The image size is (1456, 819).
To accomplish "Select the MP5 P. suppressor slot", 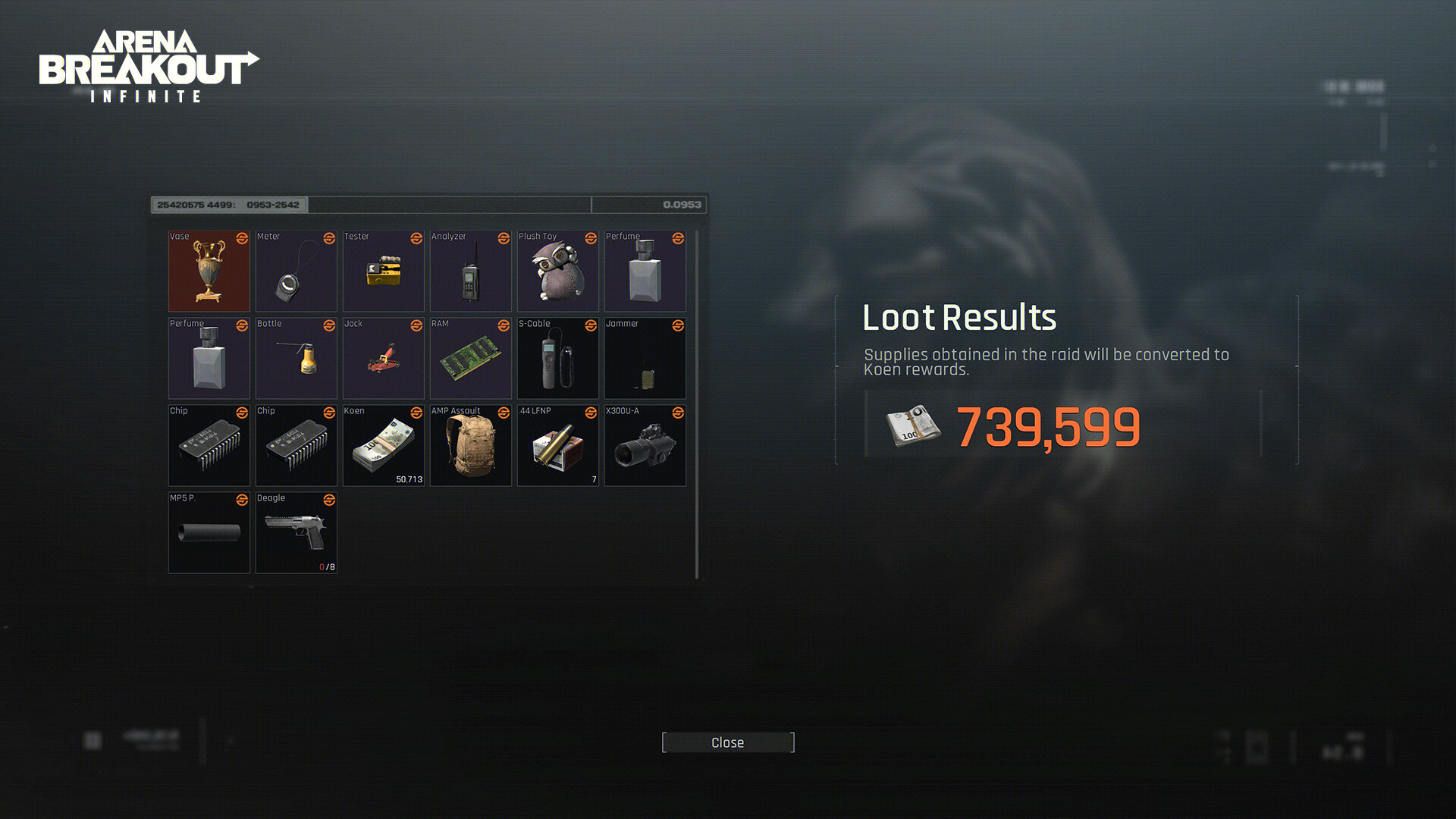I will 209,533.
